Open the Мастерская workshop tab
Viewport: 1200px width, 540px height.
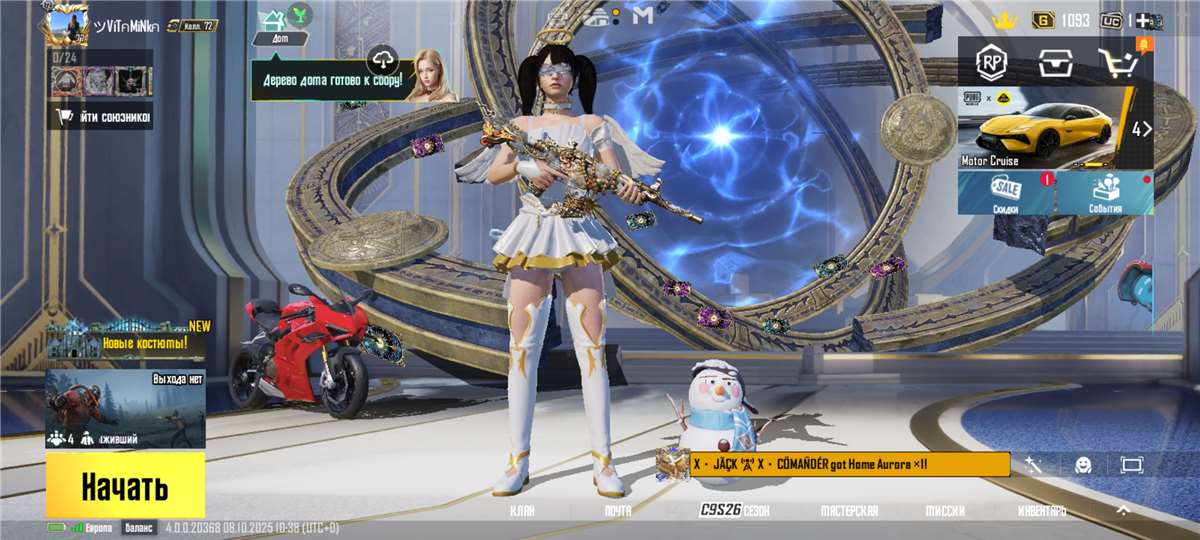[x=849, y=511]
